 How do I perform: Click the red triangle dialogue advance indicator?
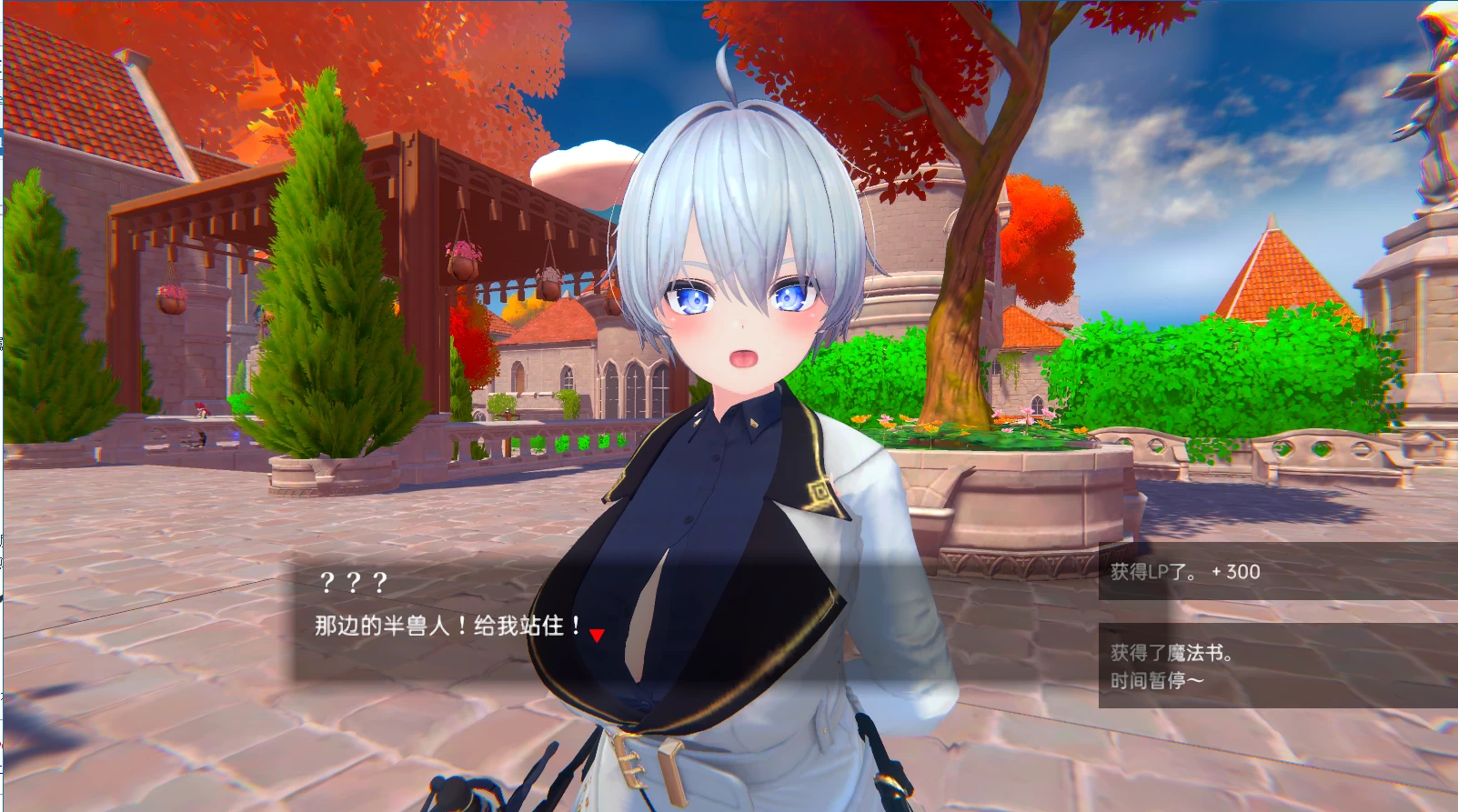[x=596, y=634]
